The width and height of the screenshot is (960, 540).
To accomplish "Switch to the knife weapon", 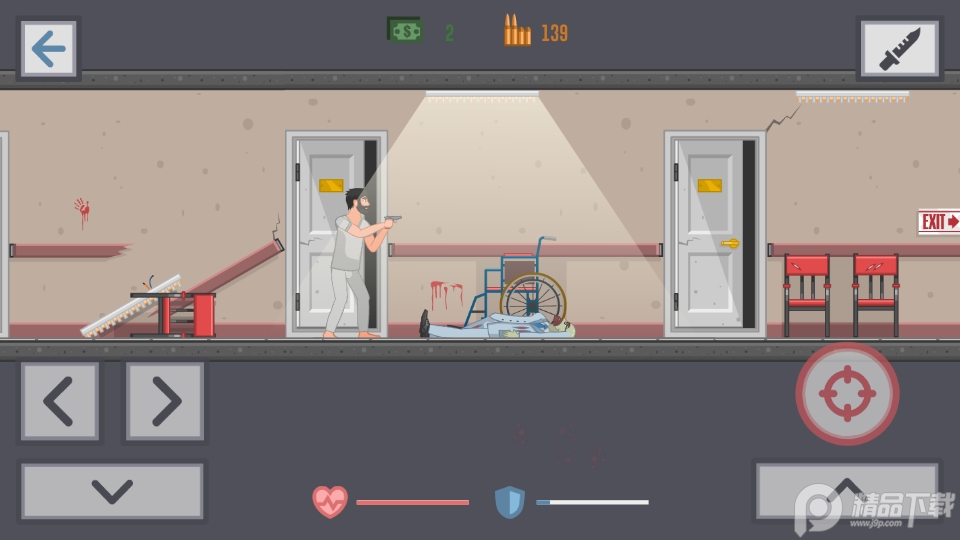I will tap(899, 49).
